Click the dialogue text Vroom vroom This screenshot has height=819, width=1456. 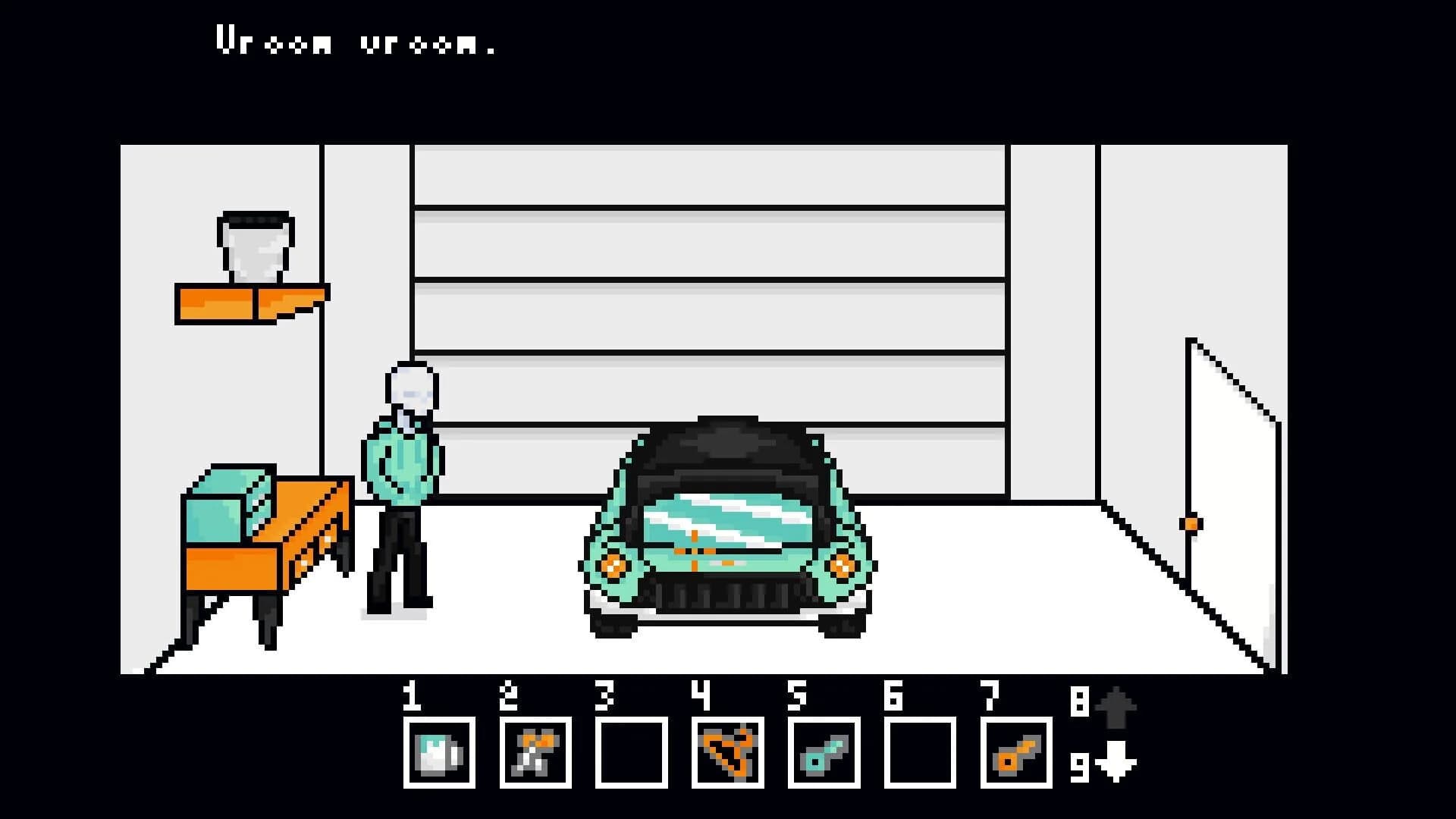pos(356,42)
